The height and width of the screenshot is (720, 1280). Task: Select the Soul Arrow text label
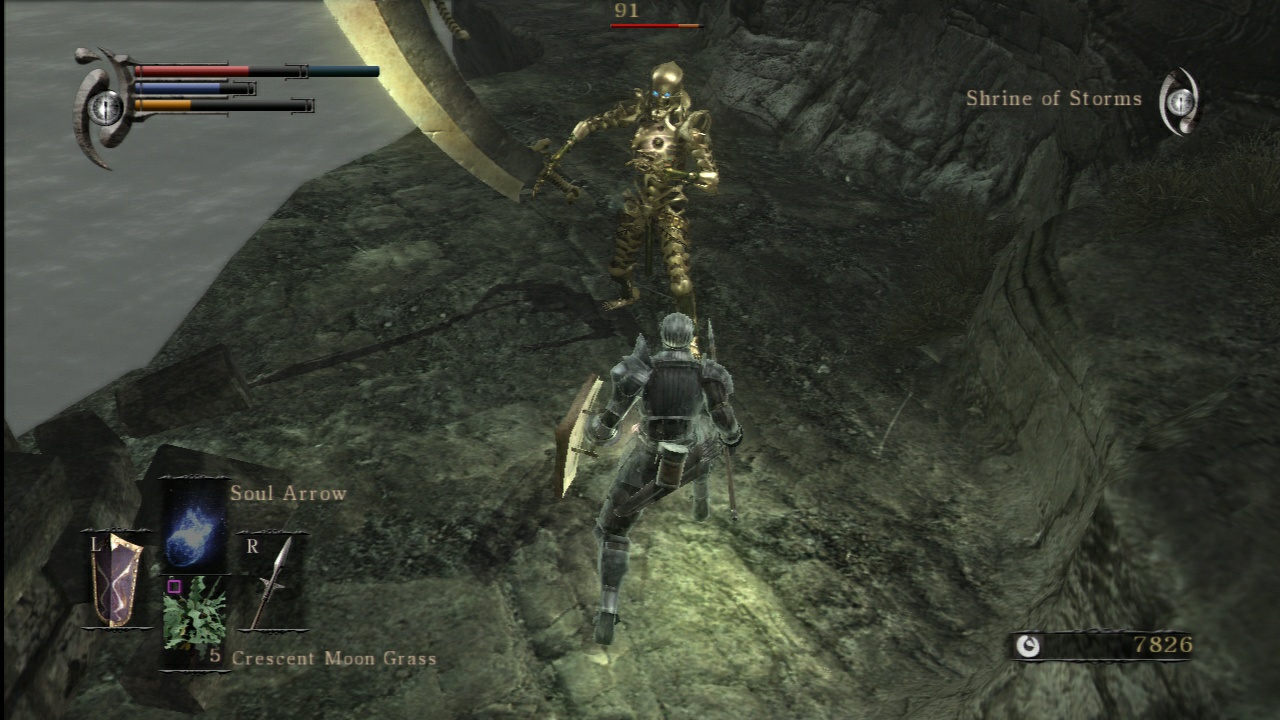click(x=288, y=493)
